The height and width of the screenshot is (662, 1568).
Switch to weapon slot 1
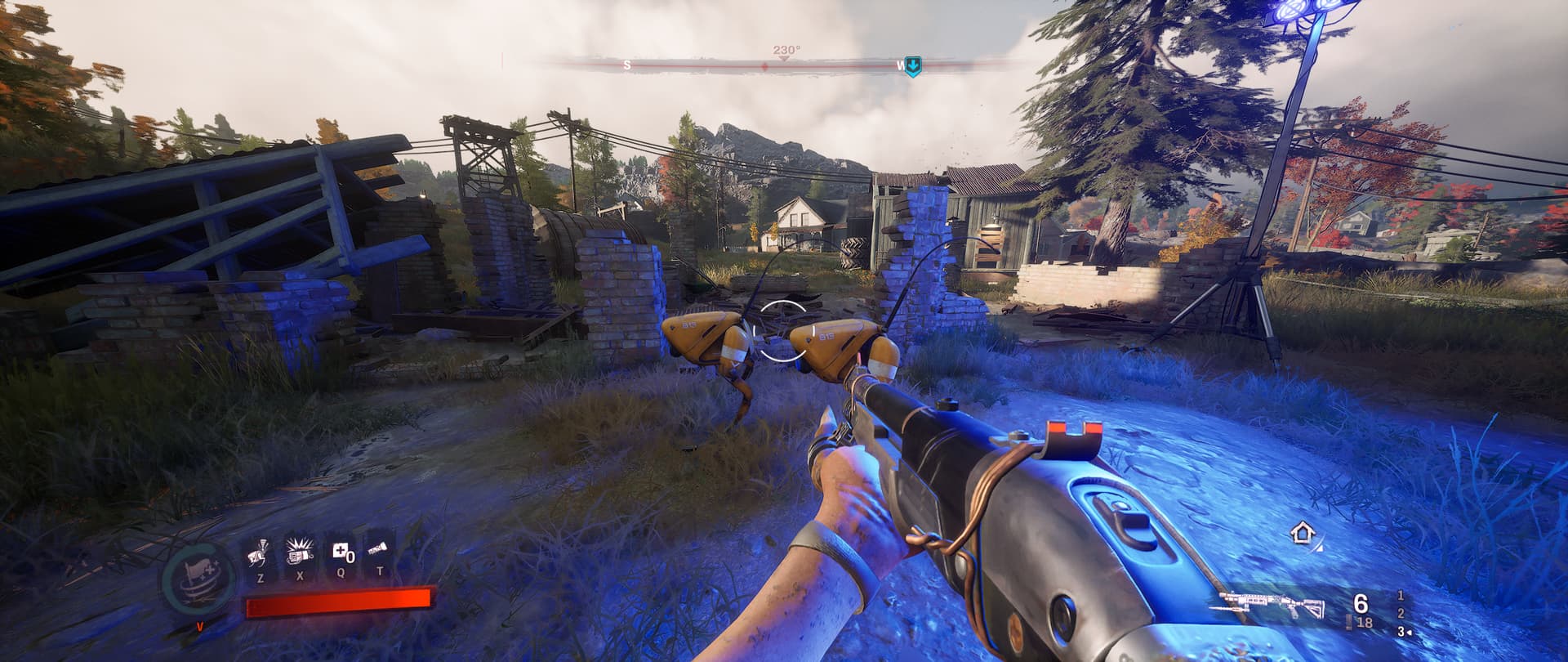click(x=1401, y=596)
